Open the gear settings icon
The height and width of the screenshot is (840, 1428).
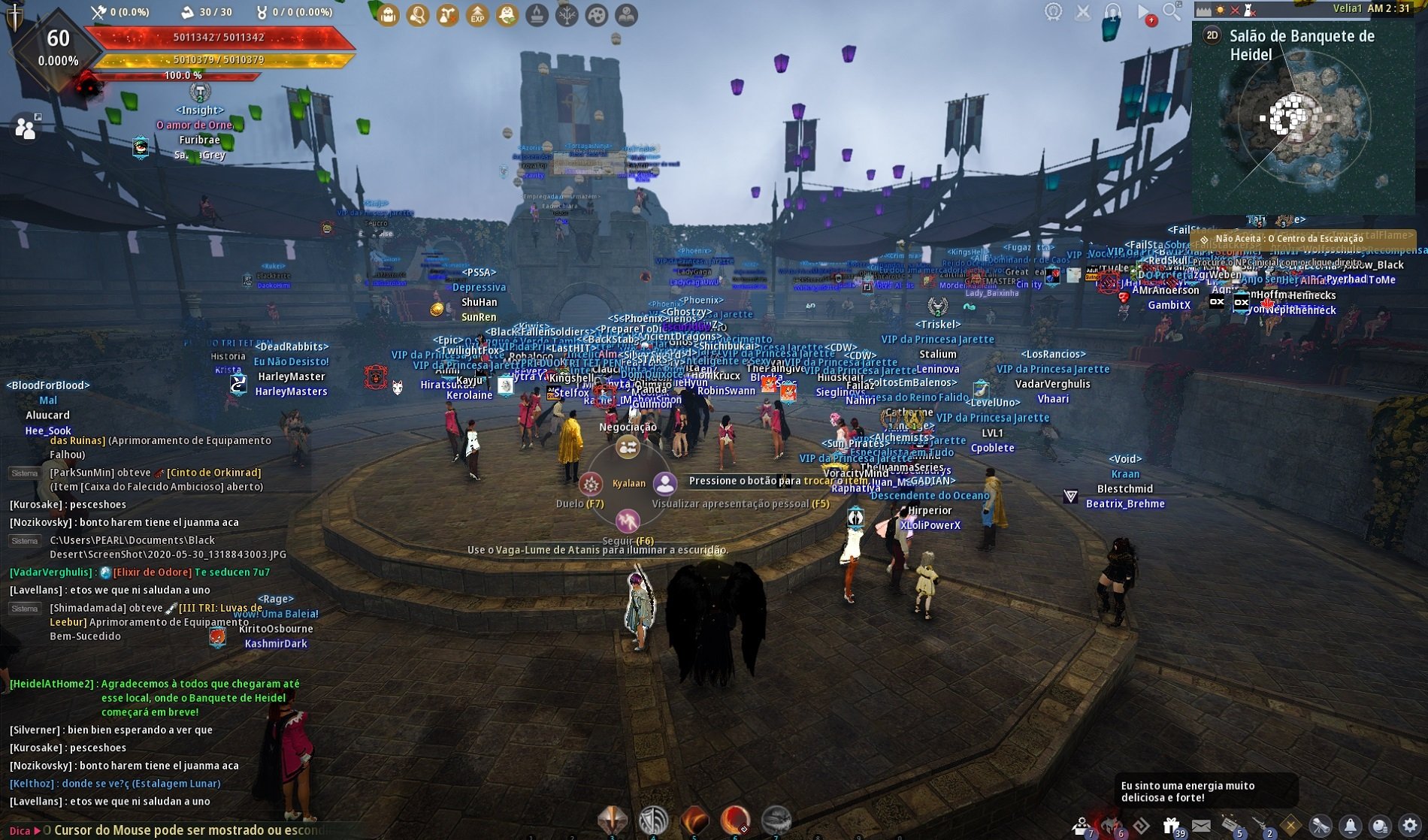1410,825
